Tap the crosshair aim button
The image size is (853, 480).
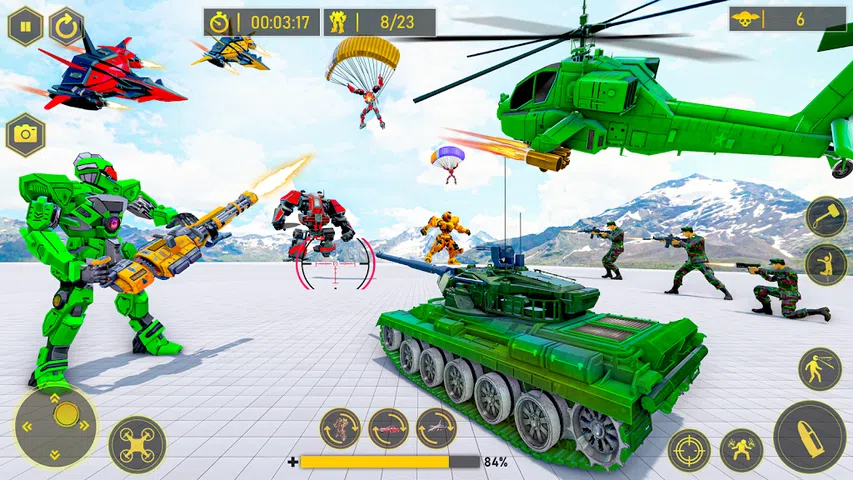689,450
